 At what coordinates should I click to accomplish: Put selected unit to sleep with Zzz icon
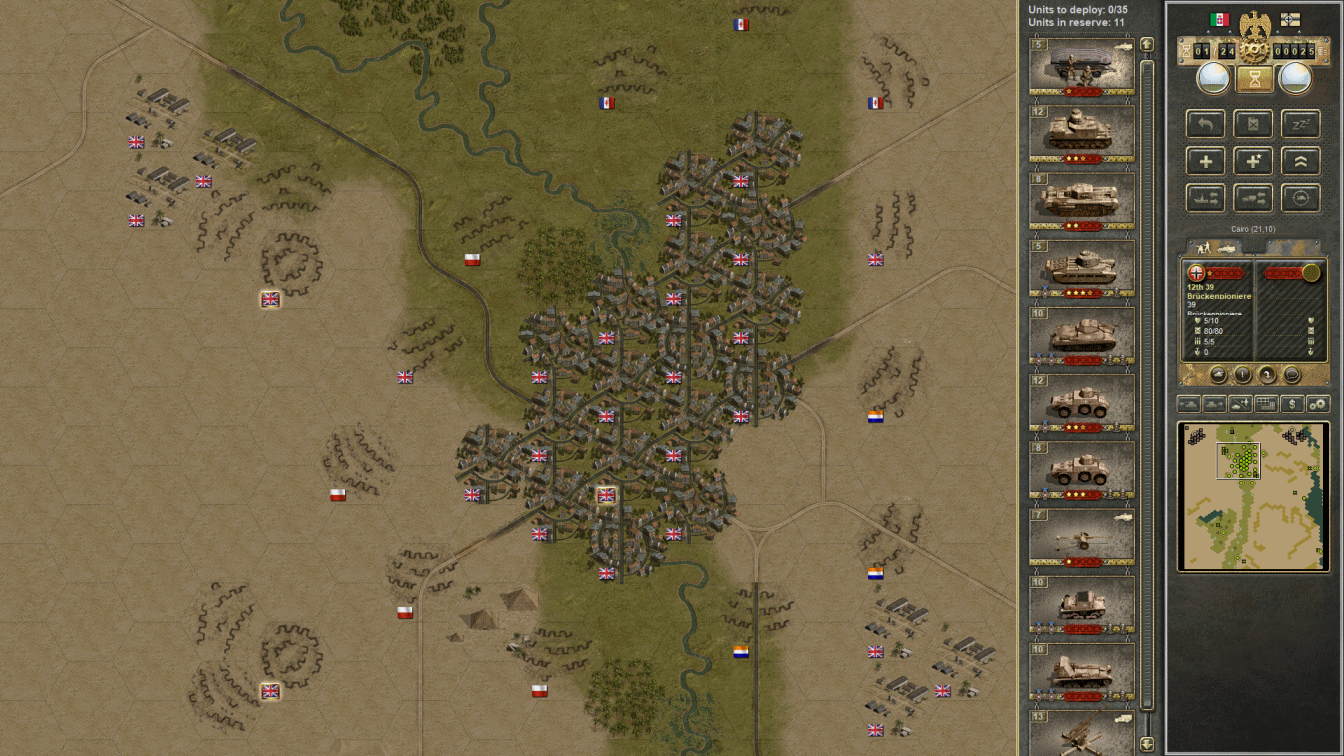tap(1301, 123)
